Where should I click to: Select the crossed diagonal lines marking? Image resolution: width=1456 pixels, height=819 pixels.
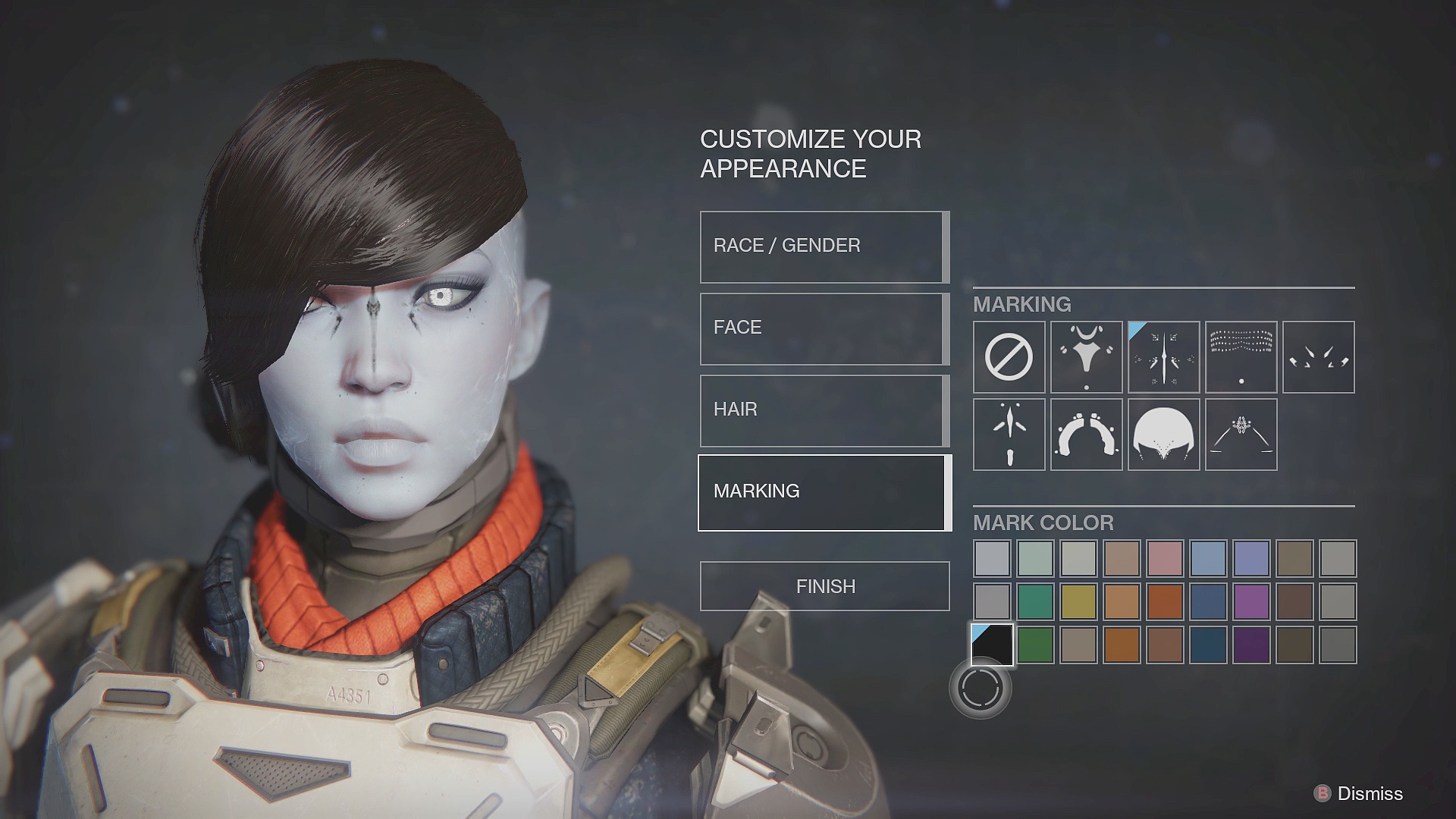[1241, 435]
